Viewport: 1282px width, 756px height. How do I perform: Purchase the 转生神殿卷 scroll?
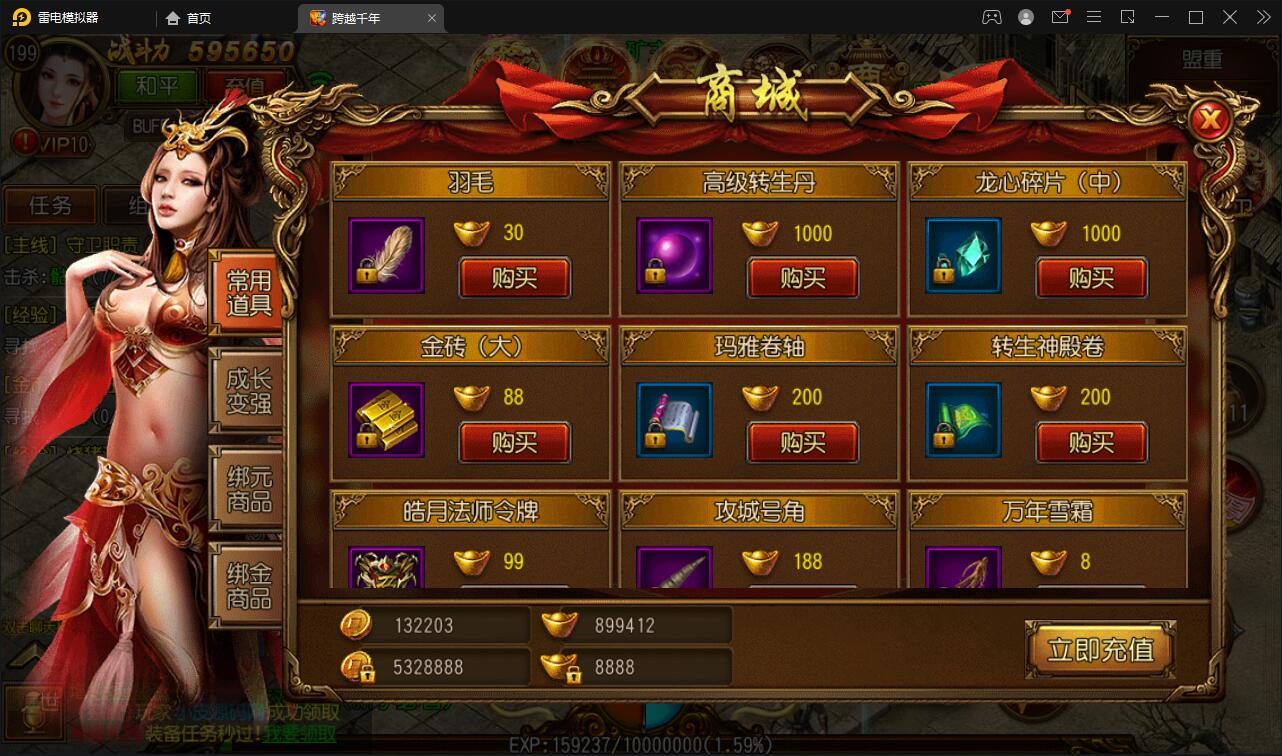coord(1091,442)
